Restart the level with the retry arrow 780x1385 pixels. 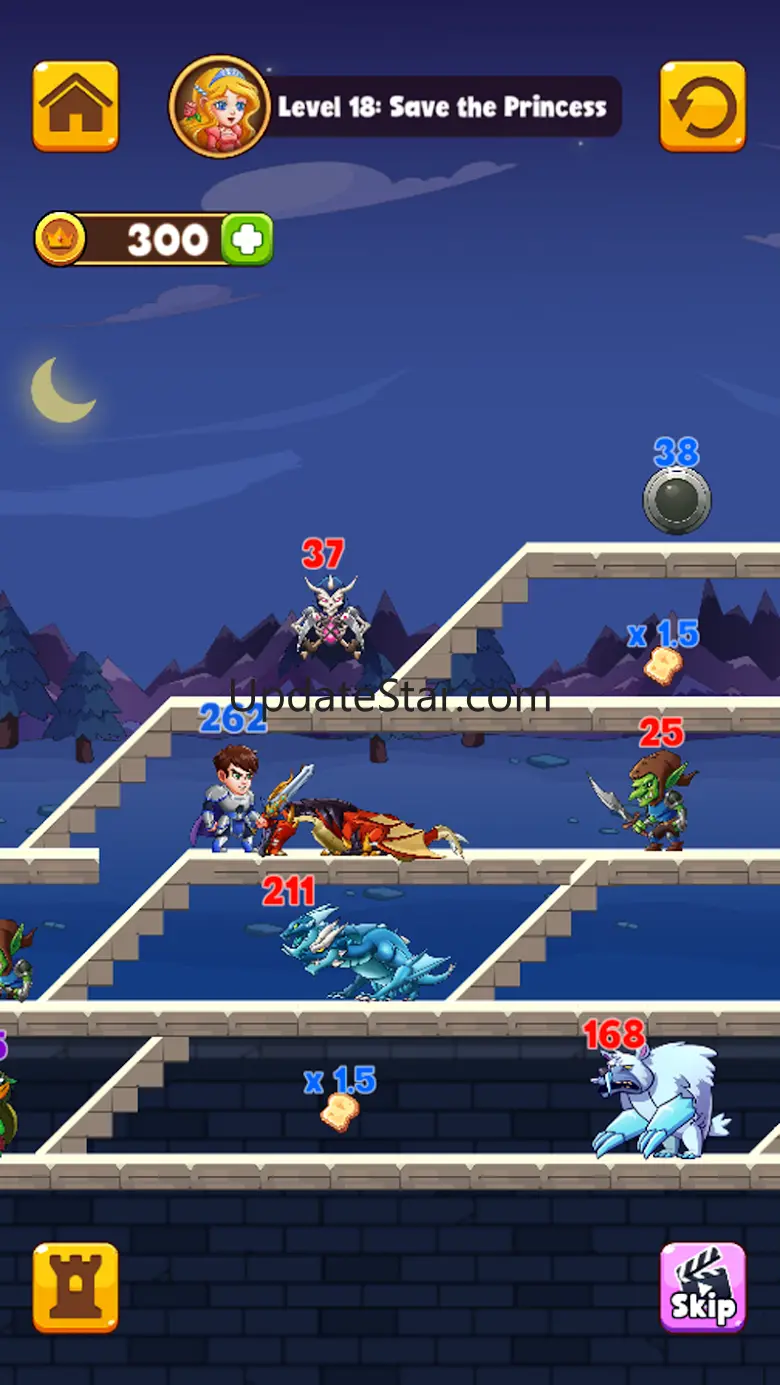[x=702, y=106]
